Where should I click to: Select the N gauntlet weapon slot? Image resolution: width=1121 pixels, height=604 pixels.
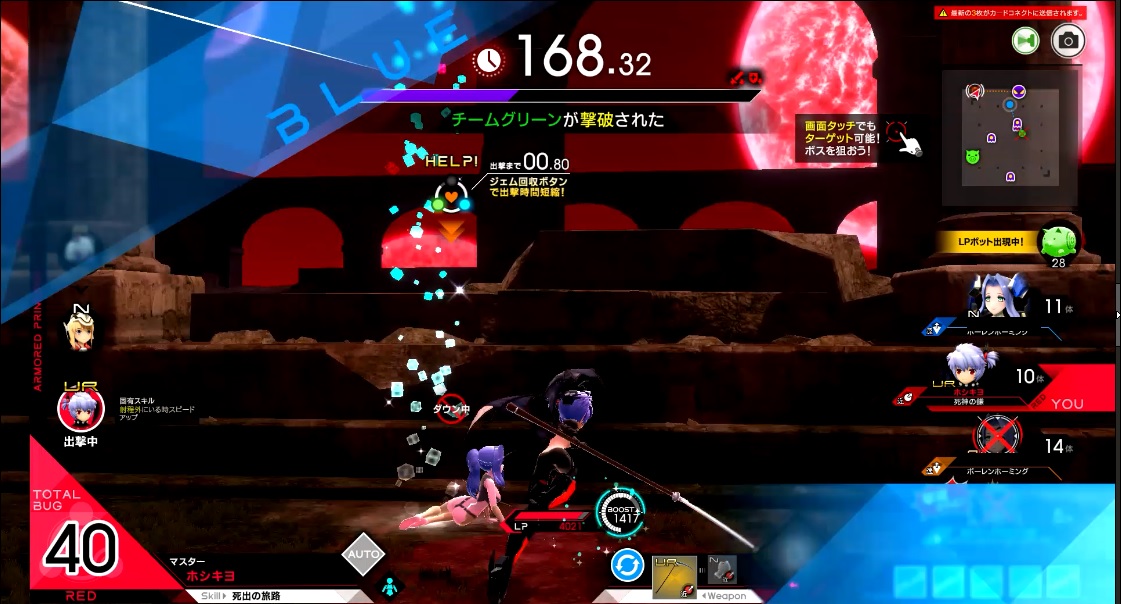[721, 573]
